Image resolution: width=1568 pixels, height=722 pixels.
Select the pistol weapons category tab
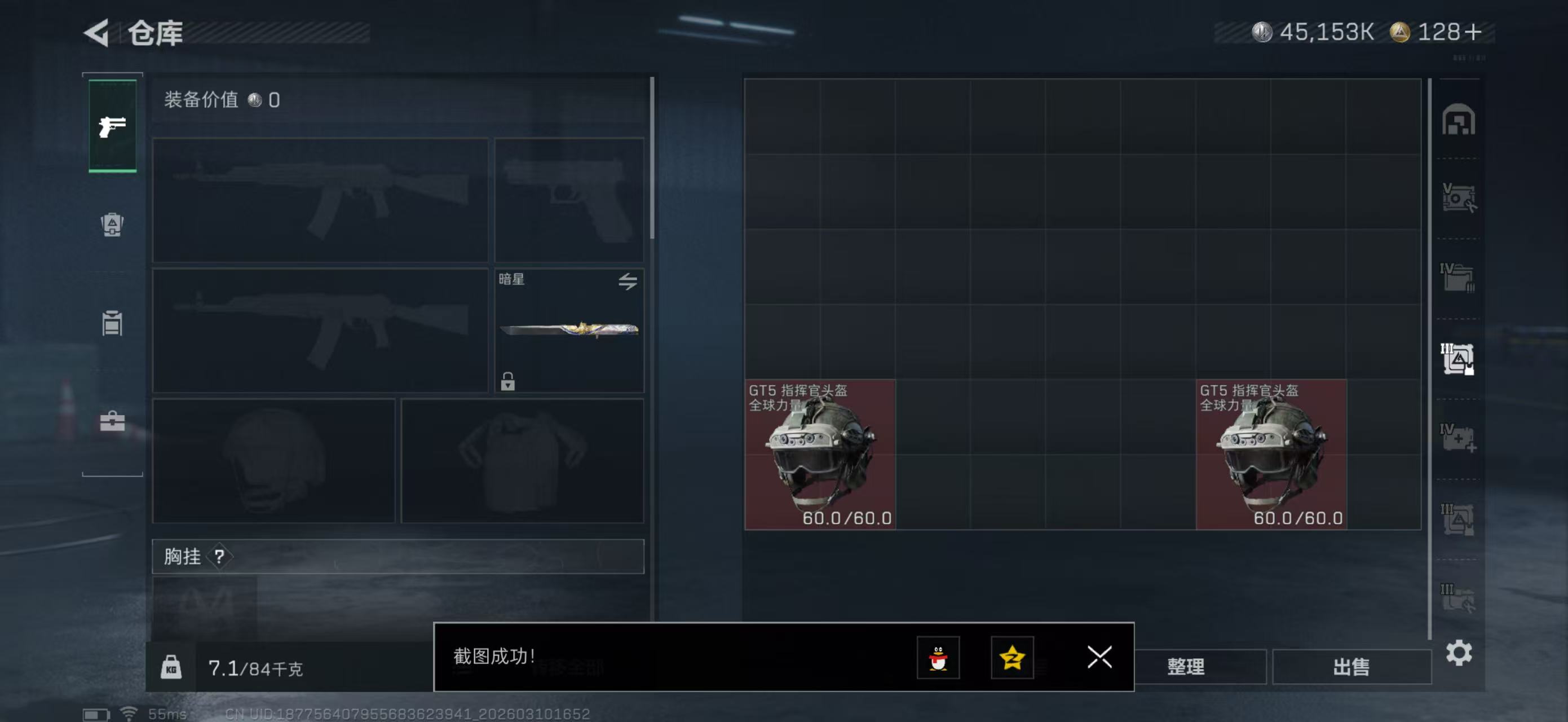tap(112, 126)
